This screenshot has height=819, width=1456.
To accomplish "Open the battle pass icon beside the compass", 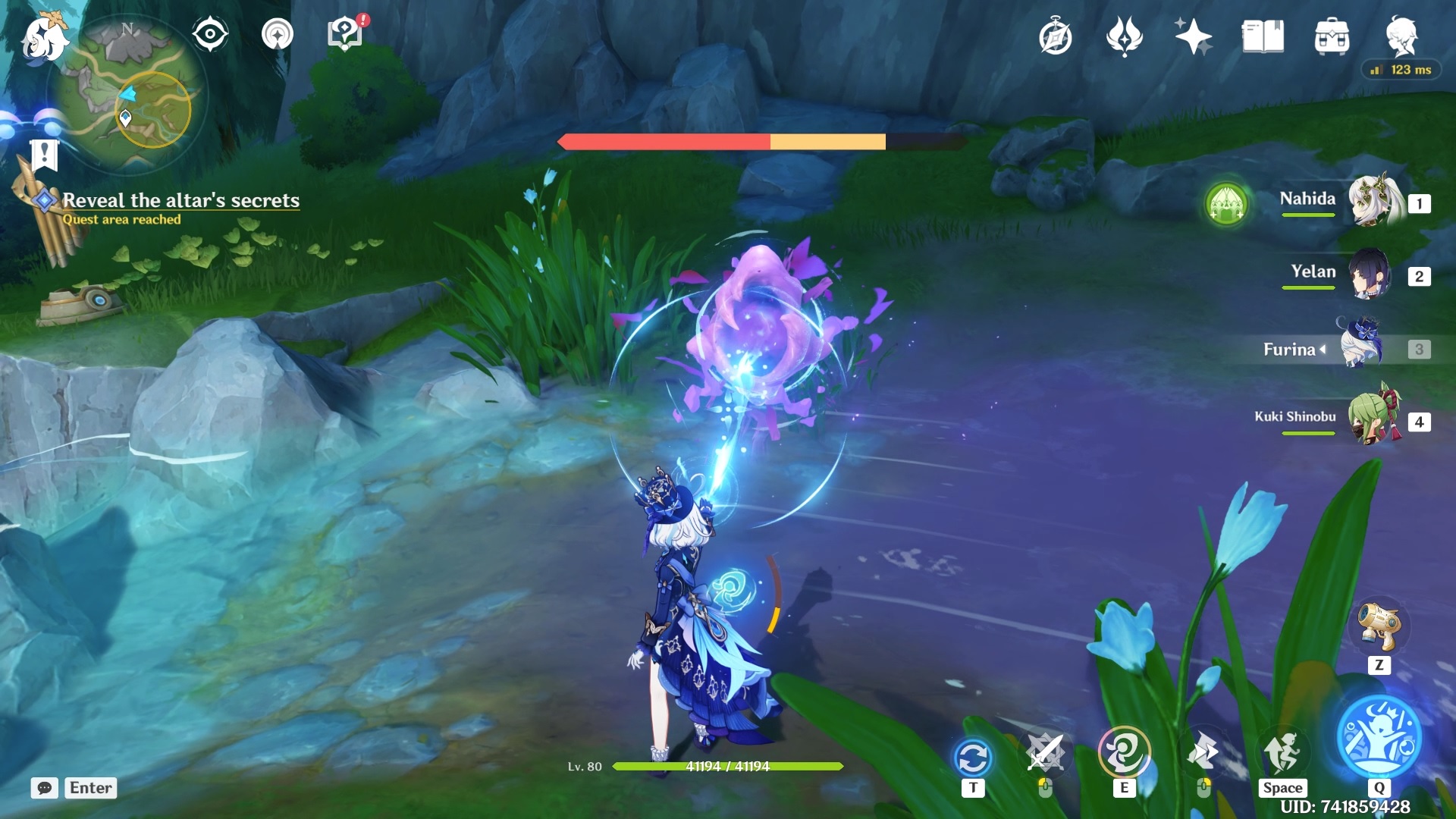I will pos(1124,36).
